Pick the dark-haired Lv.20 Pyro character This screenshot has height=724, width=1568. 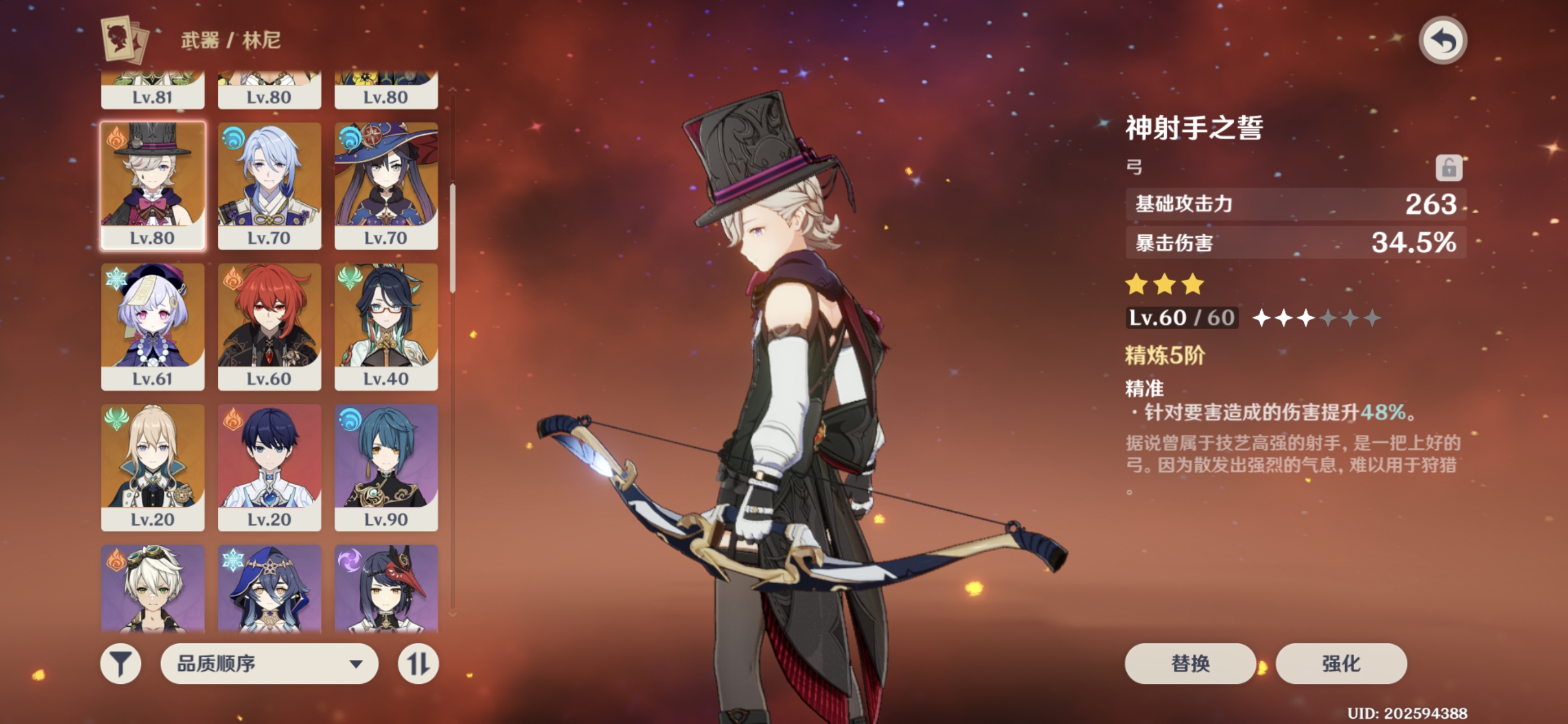pos(269,467)
